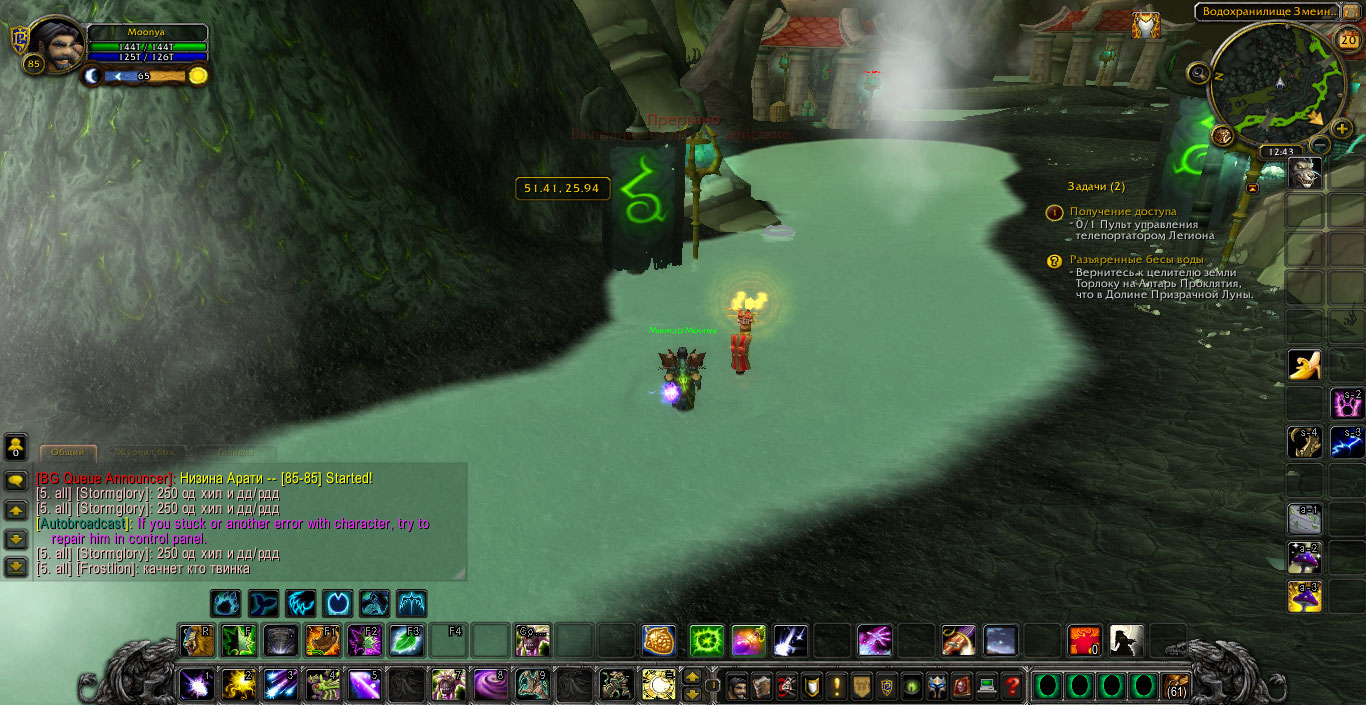Click the worgen face icon on side bar
The width and height of the screenshot is (1366, 705).
[1304, 173]
